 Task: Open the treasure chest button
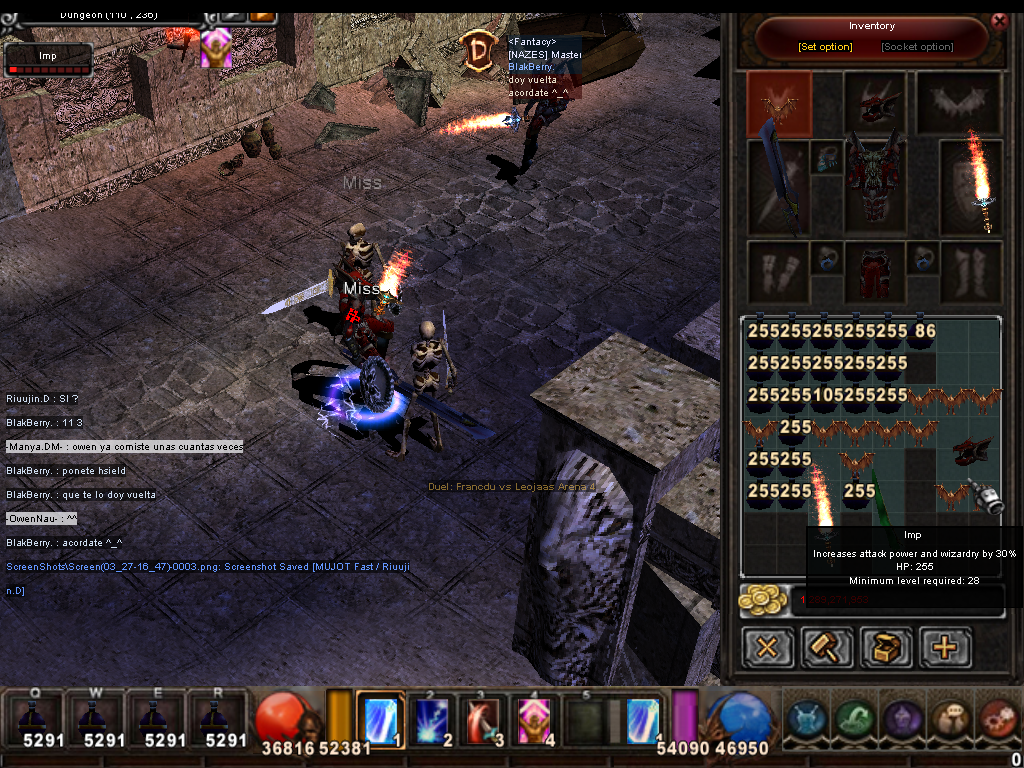885,647
